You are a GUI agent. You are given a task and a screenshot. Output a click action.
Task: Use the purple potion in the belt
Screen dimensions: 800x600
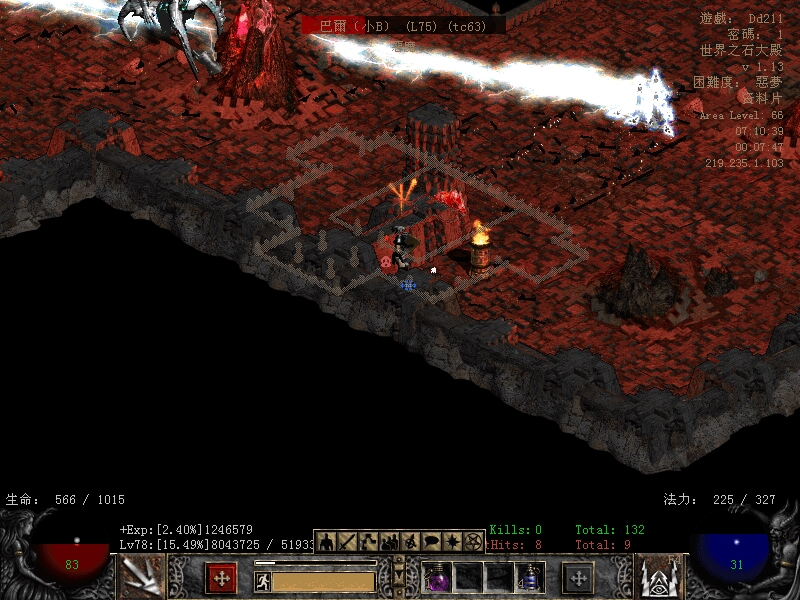[438, 579]
